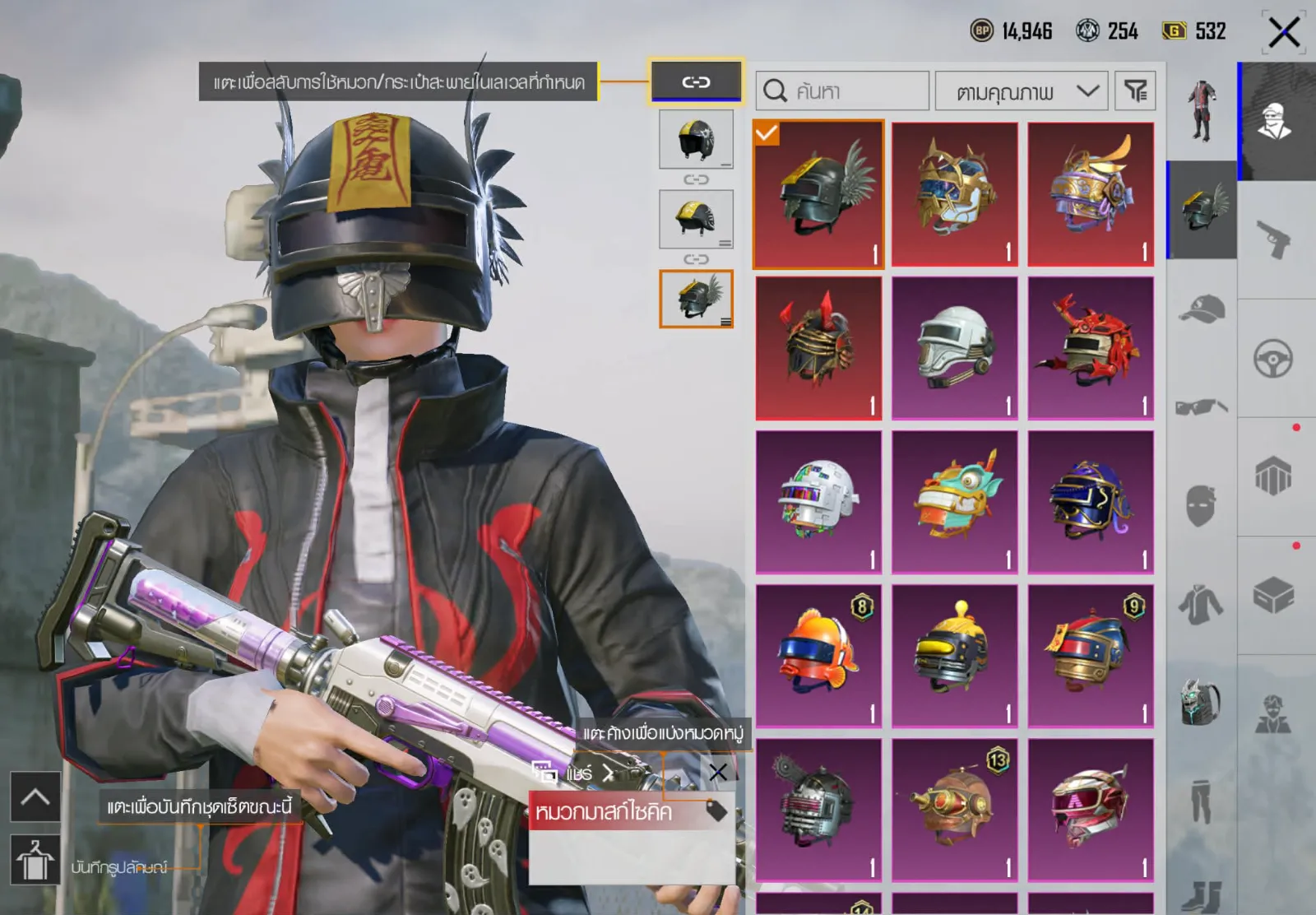Select the teal dragon head helmet
The height and width of the screenshot is (915, 1316).
pos(954,502)
